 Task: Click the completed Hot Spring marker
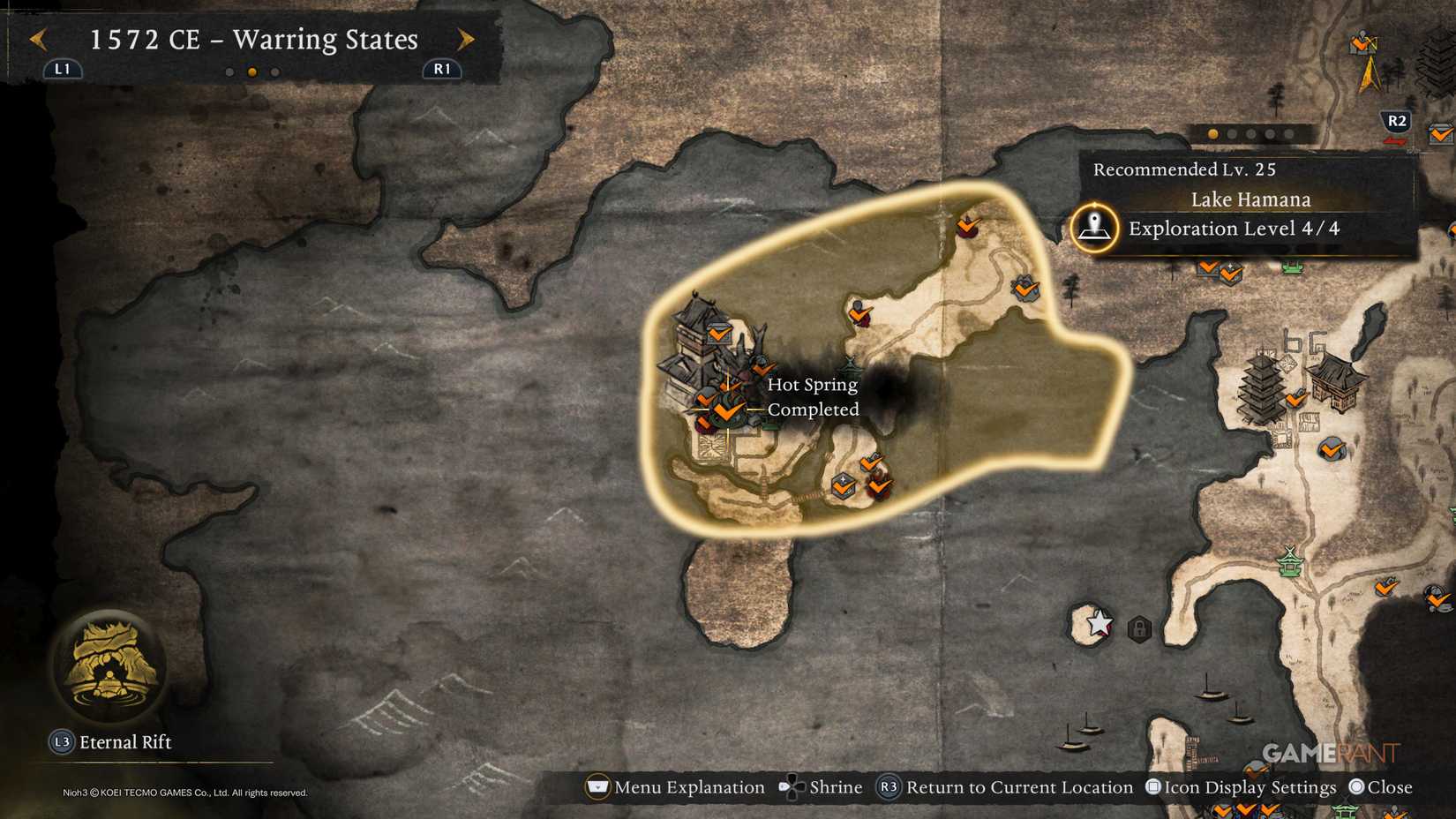coord(725,410)
